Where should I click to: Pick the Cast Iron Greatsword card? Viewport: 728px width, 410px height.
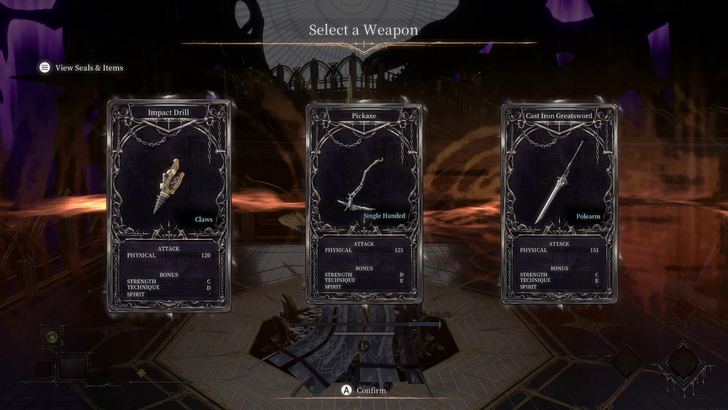tap(560, 205)
